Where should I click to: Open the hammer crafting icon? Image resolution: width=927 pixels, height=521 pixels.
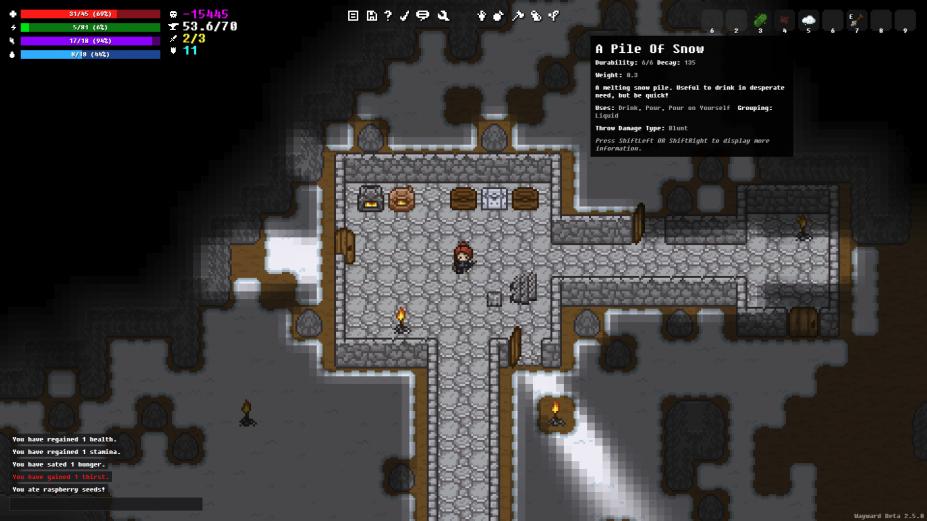click(518, 15)
